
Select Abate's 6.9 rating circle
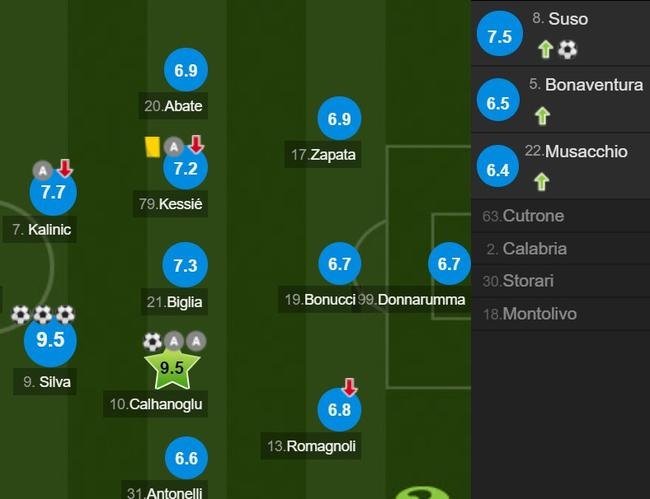[x=186, y=71]
